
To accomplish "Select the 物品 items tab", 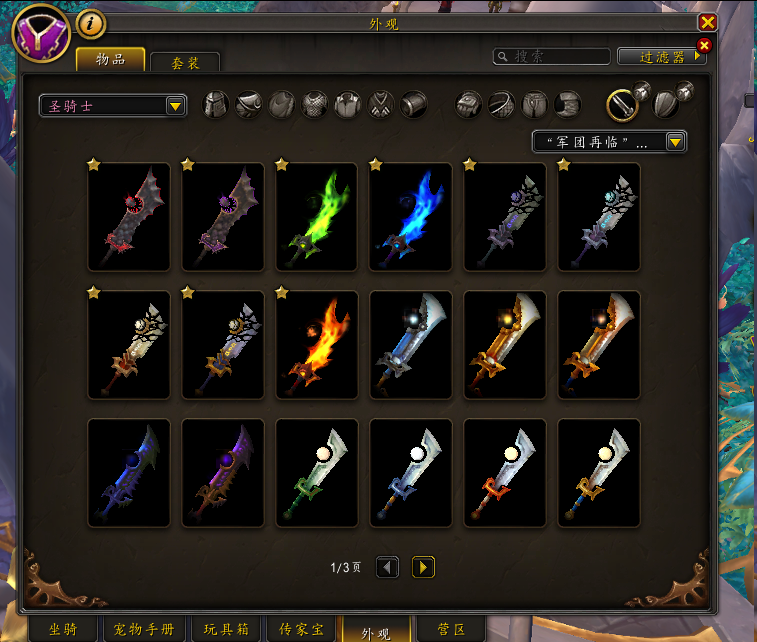I will pyautogui.click(x=110, y=60).
